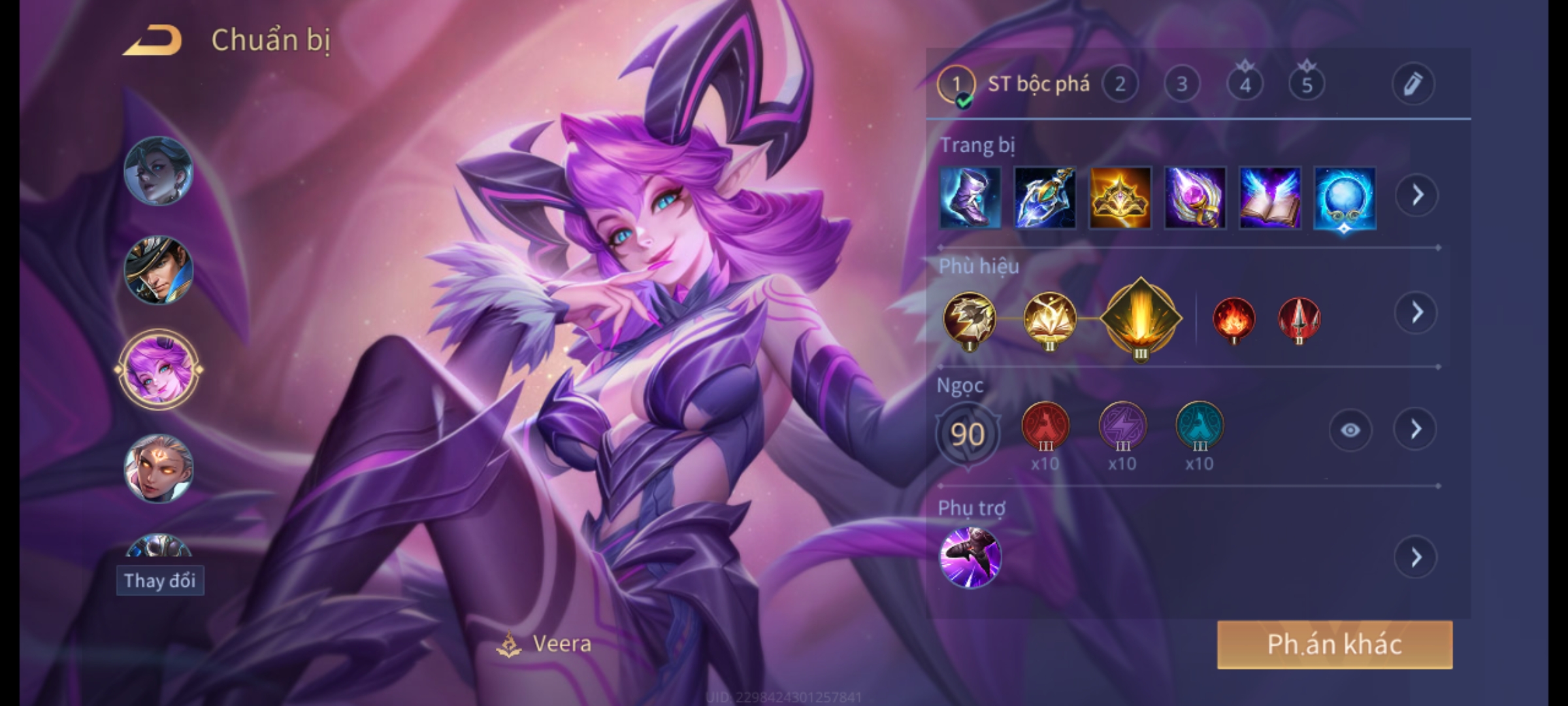Select the winged spellbook equipment item
Image resolution: width=1568 pixels, height=706 pixels.
pos(1269,197)
